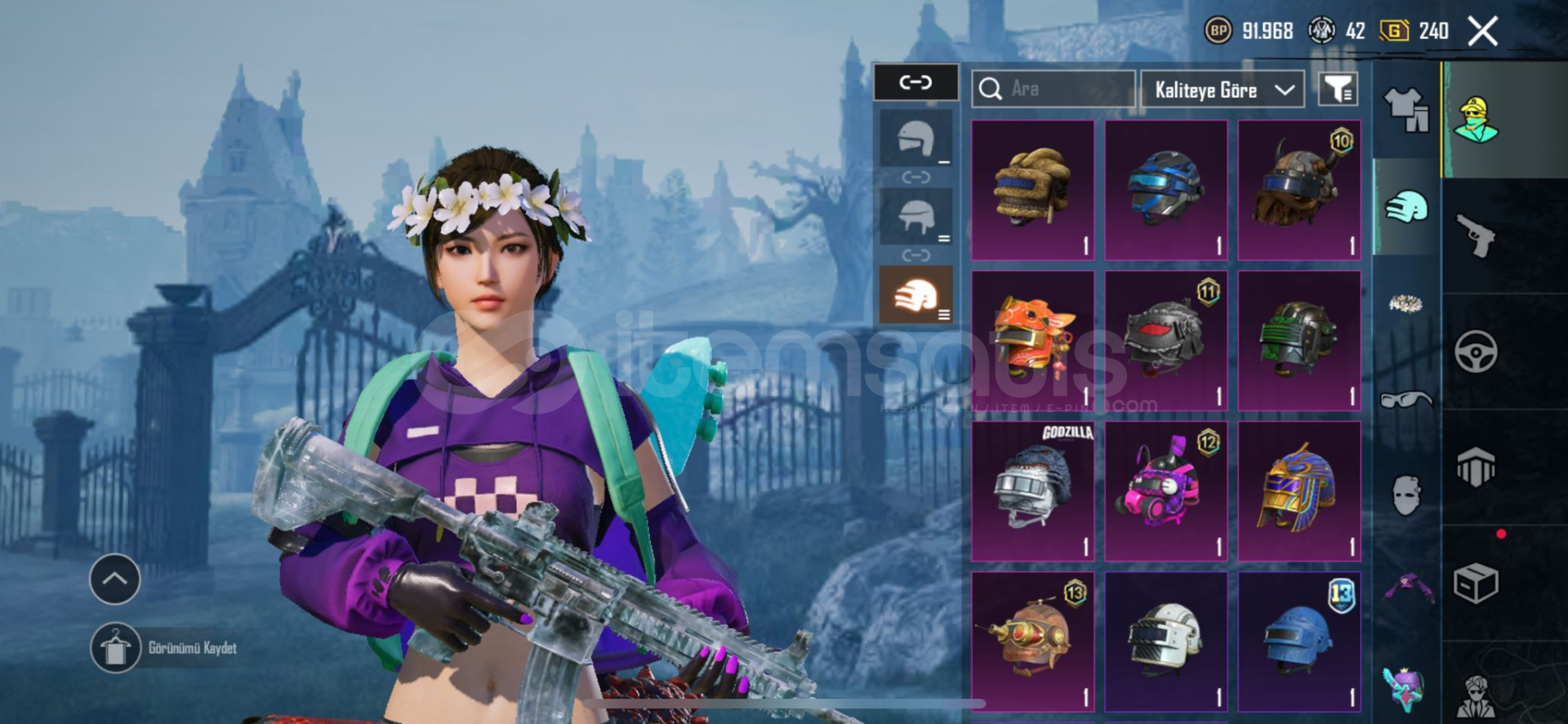Choose the orange lion dance helmet
Viewport: 1568px width, 724px height.
click(x=1032, y=340)
